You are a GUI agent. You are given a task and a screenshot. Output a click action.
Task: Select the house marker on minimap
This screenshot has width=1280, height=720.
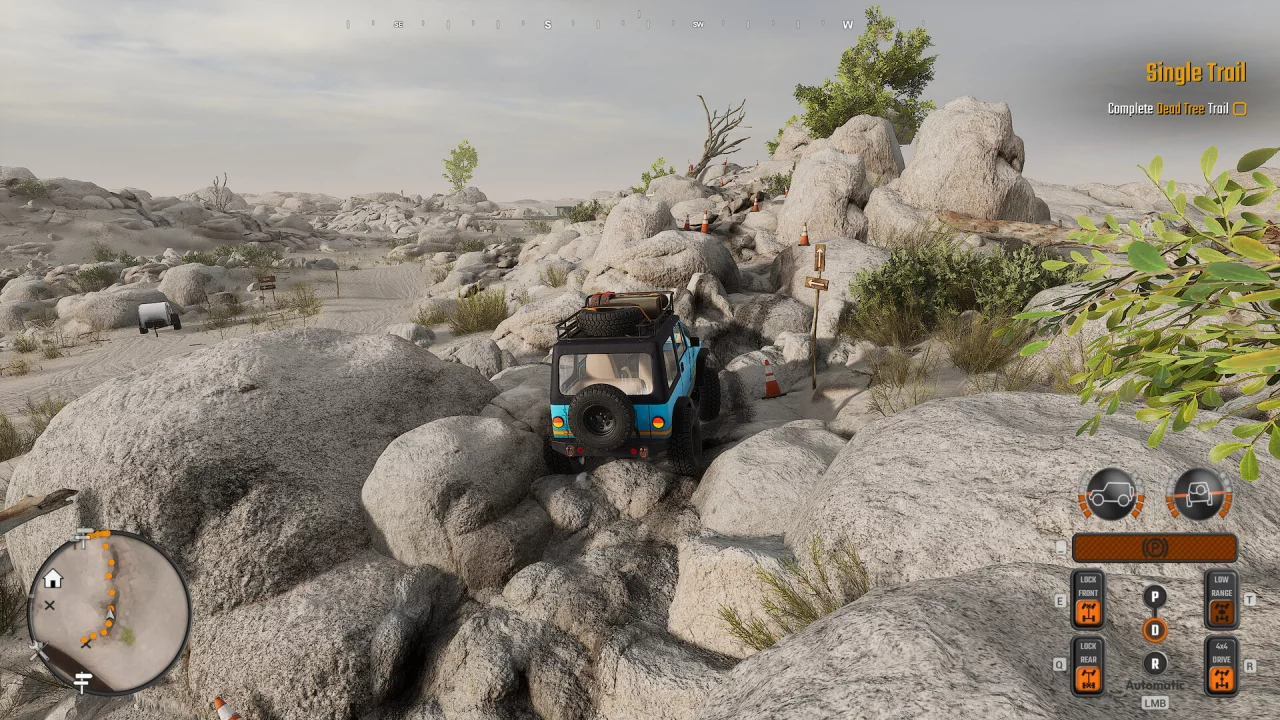(53, 579)
